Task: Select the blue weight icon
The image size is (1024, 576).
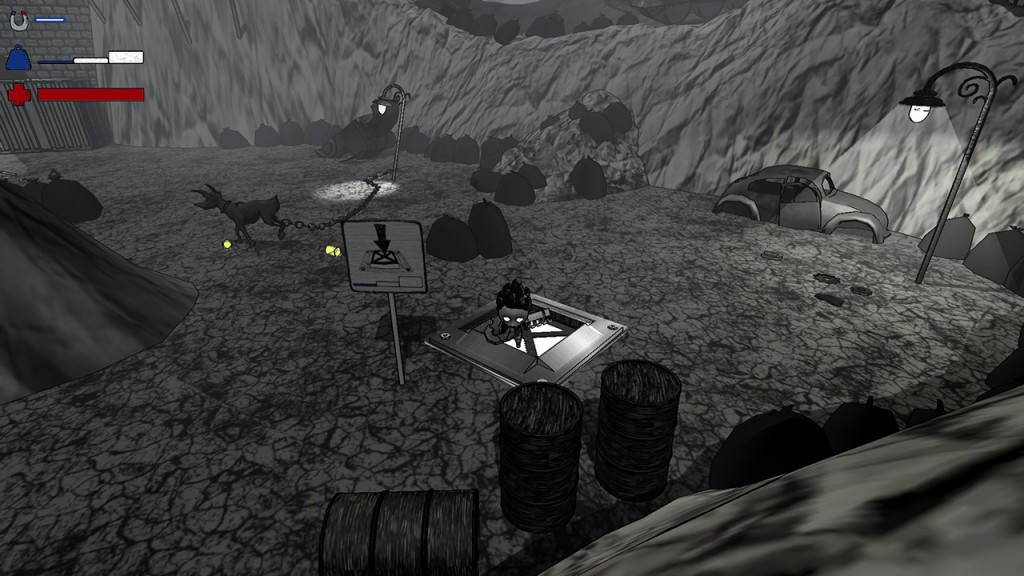Action: coord(18,59)
